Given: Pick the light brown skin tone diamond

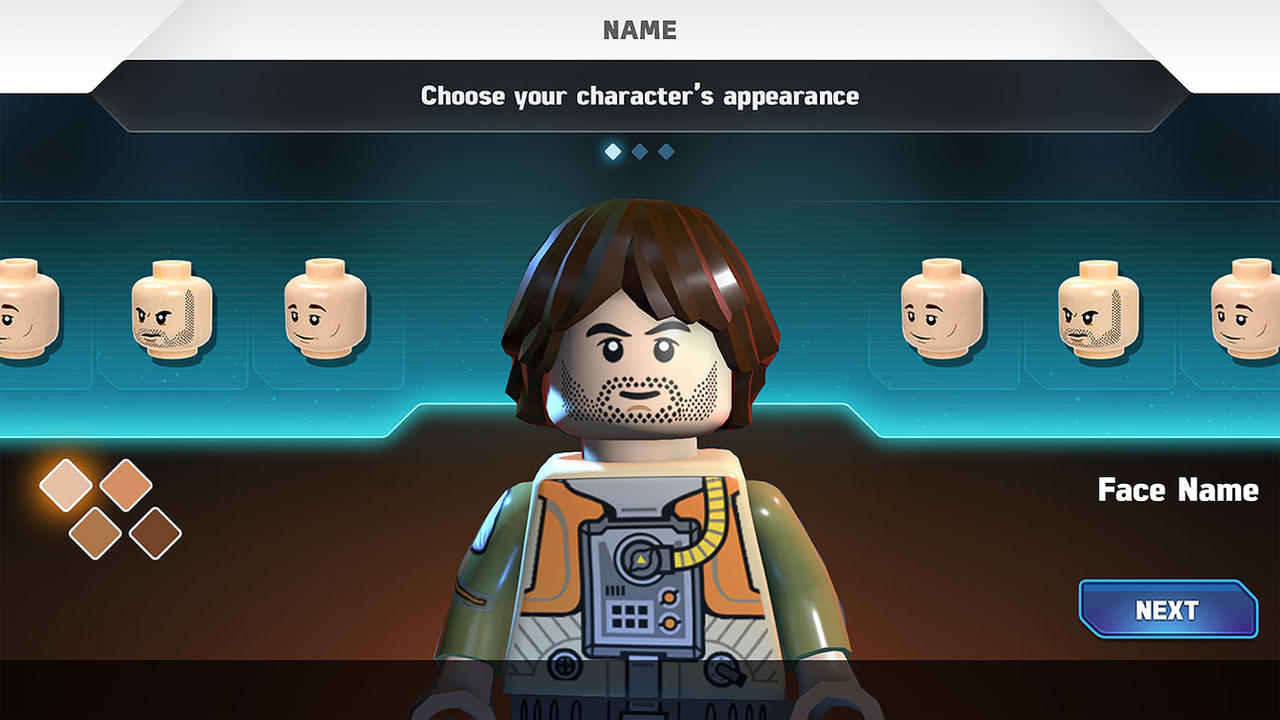Looking at the screenshot, I should tap(95, 535).
